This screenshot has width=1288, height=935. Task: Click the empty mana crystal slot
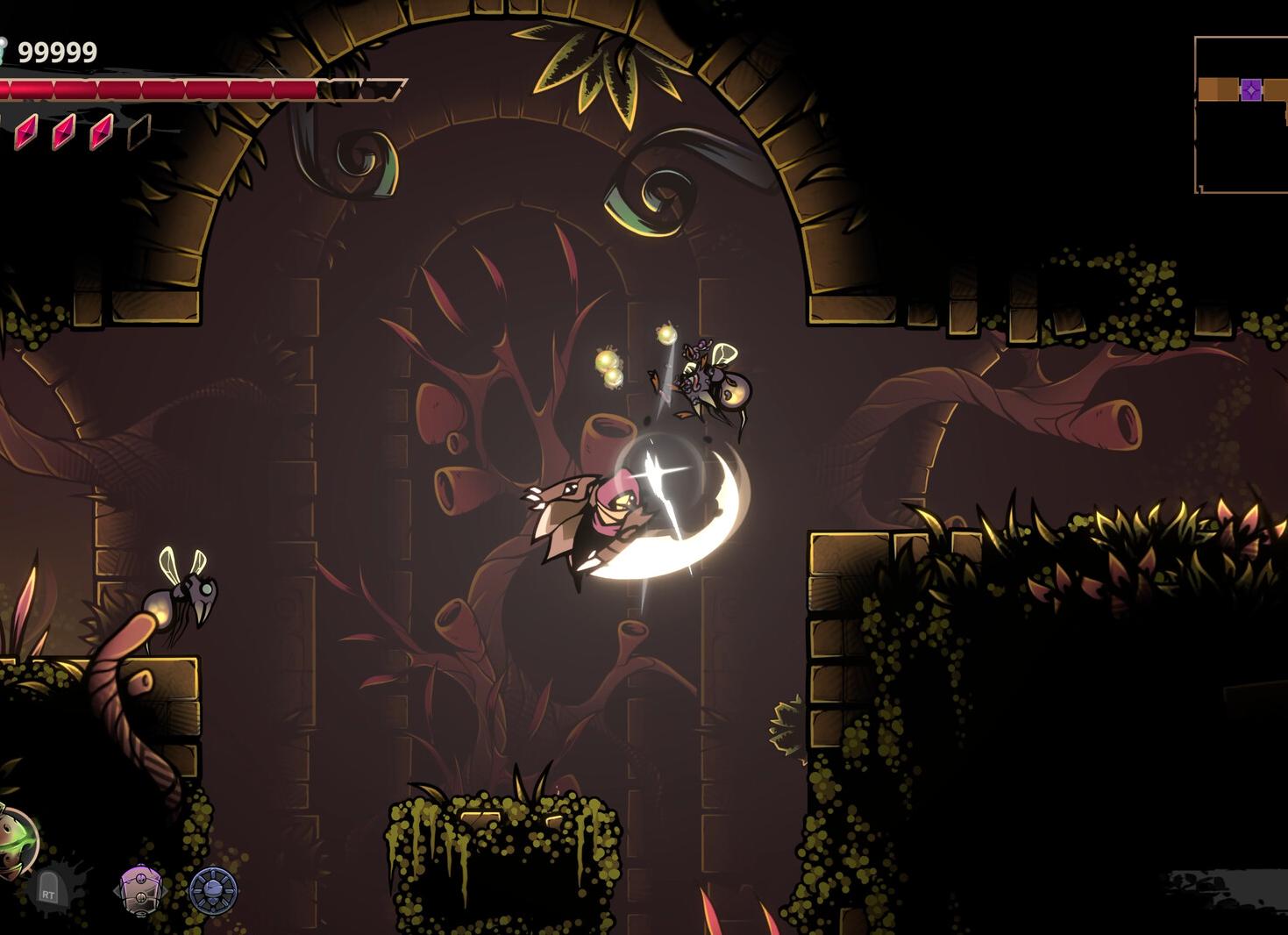(139, 134)
